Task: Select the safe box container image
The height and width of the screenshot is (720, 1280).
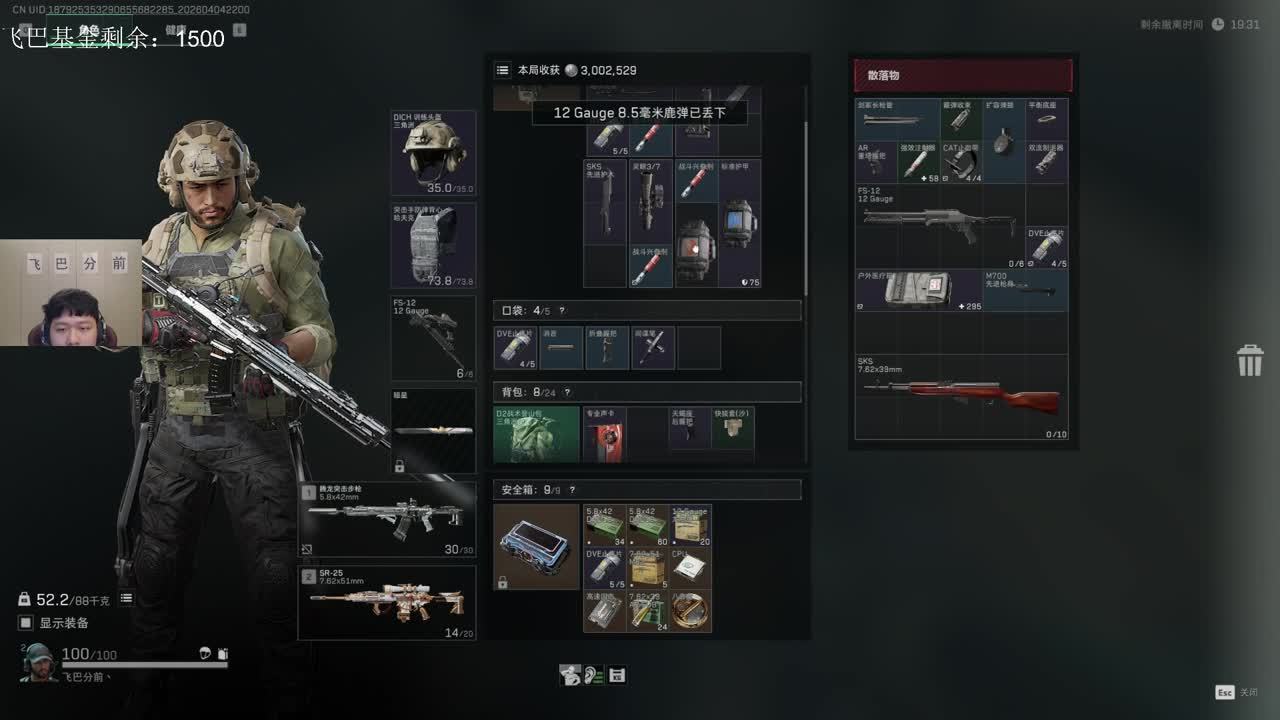Action: coord(537,547)
